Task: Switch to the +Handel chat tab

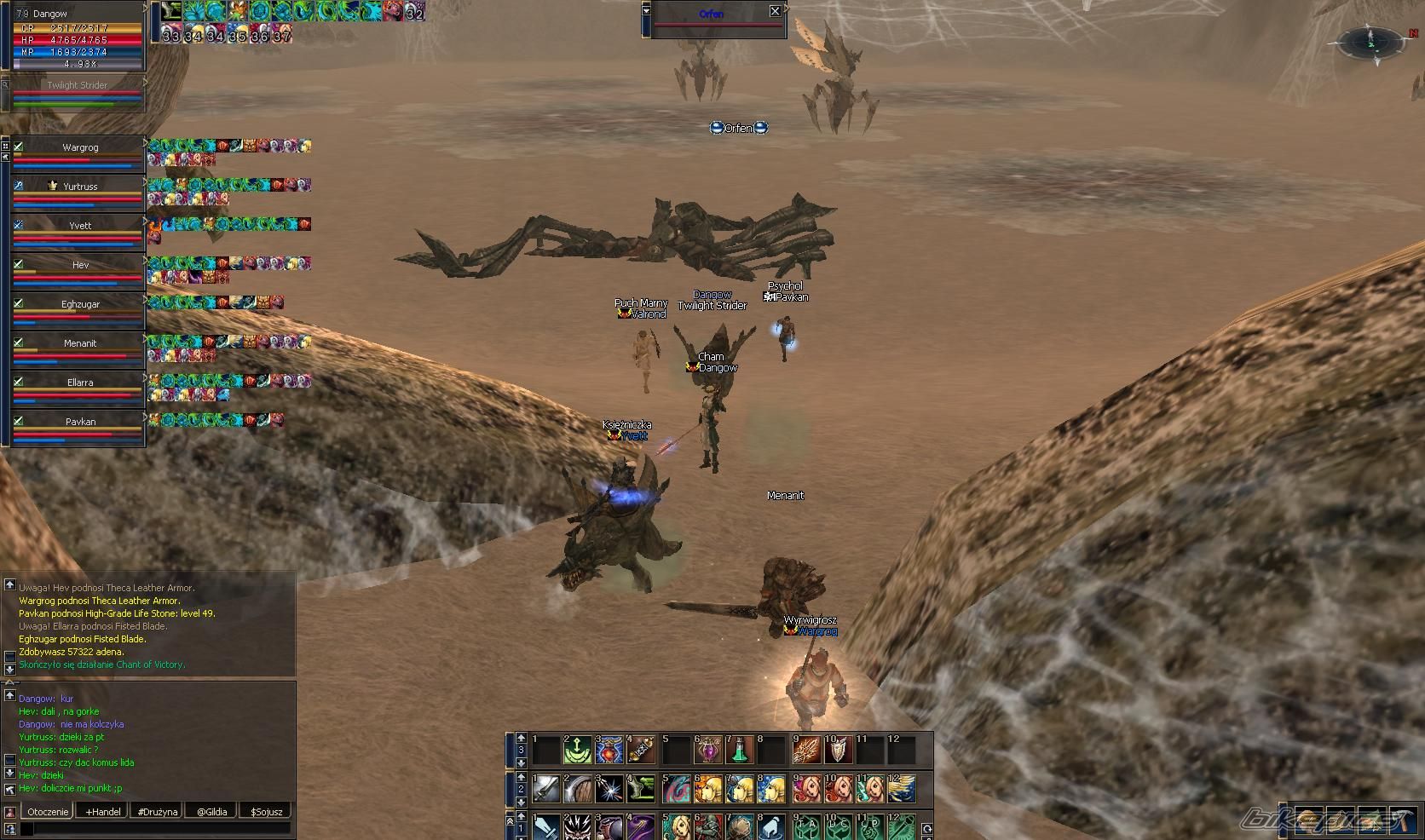Action: click(103, 812)
